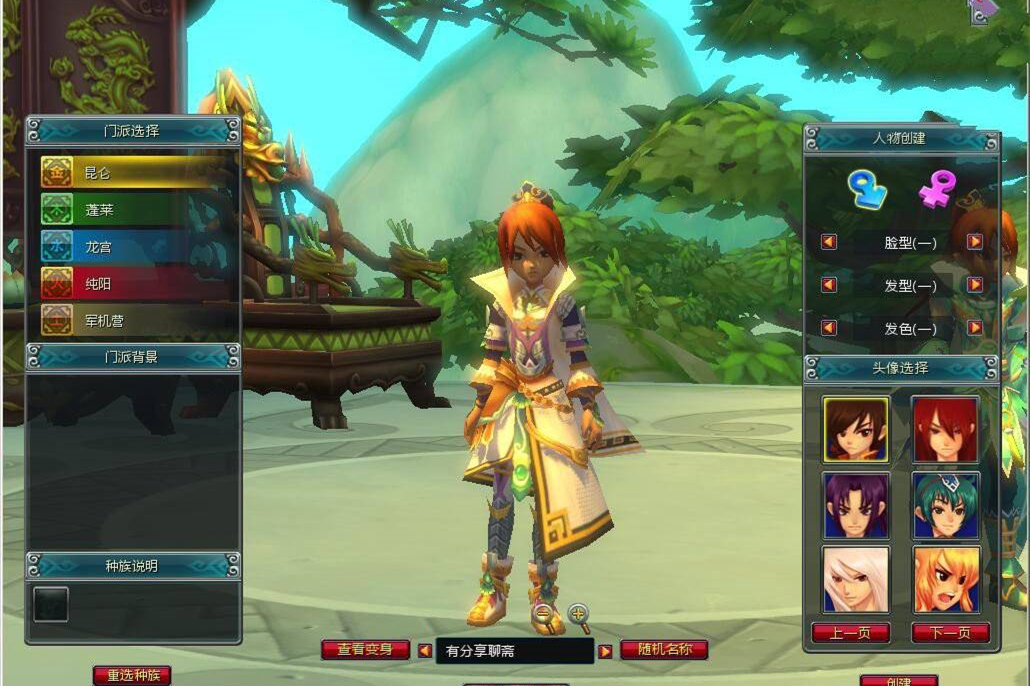Click the right arrow for 发色 hair color
The image size is (1030, 686).
tap(974, 328)
